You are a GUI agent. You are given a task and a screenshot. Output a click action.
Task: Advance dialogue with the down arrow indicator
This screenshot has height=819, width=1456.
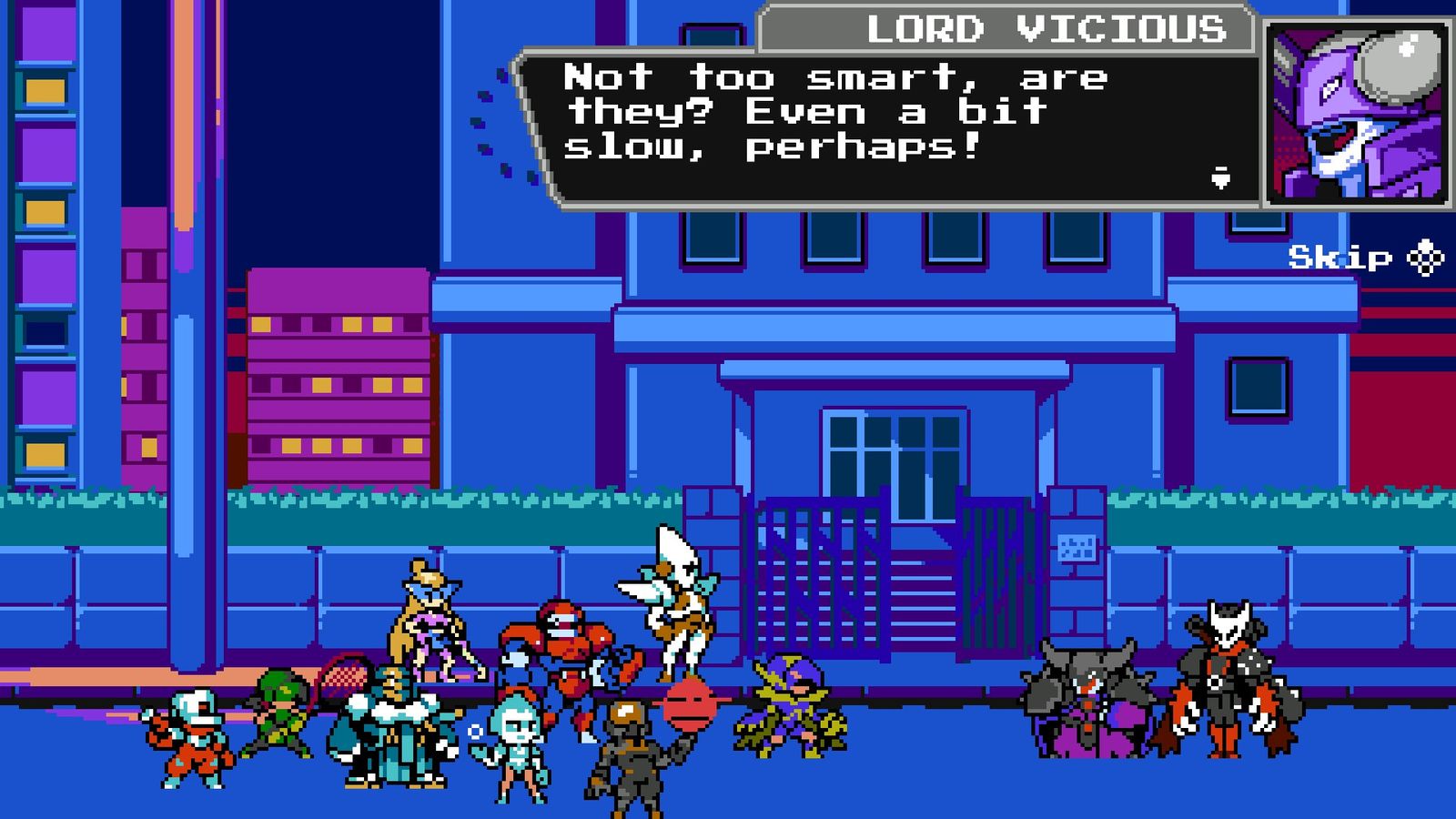[x=1221, y=178]
